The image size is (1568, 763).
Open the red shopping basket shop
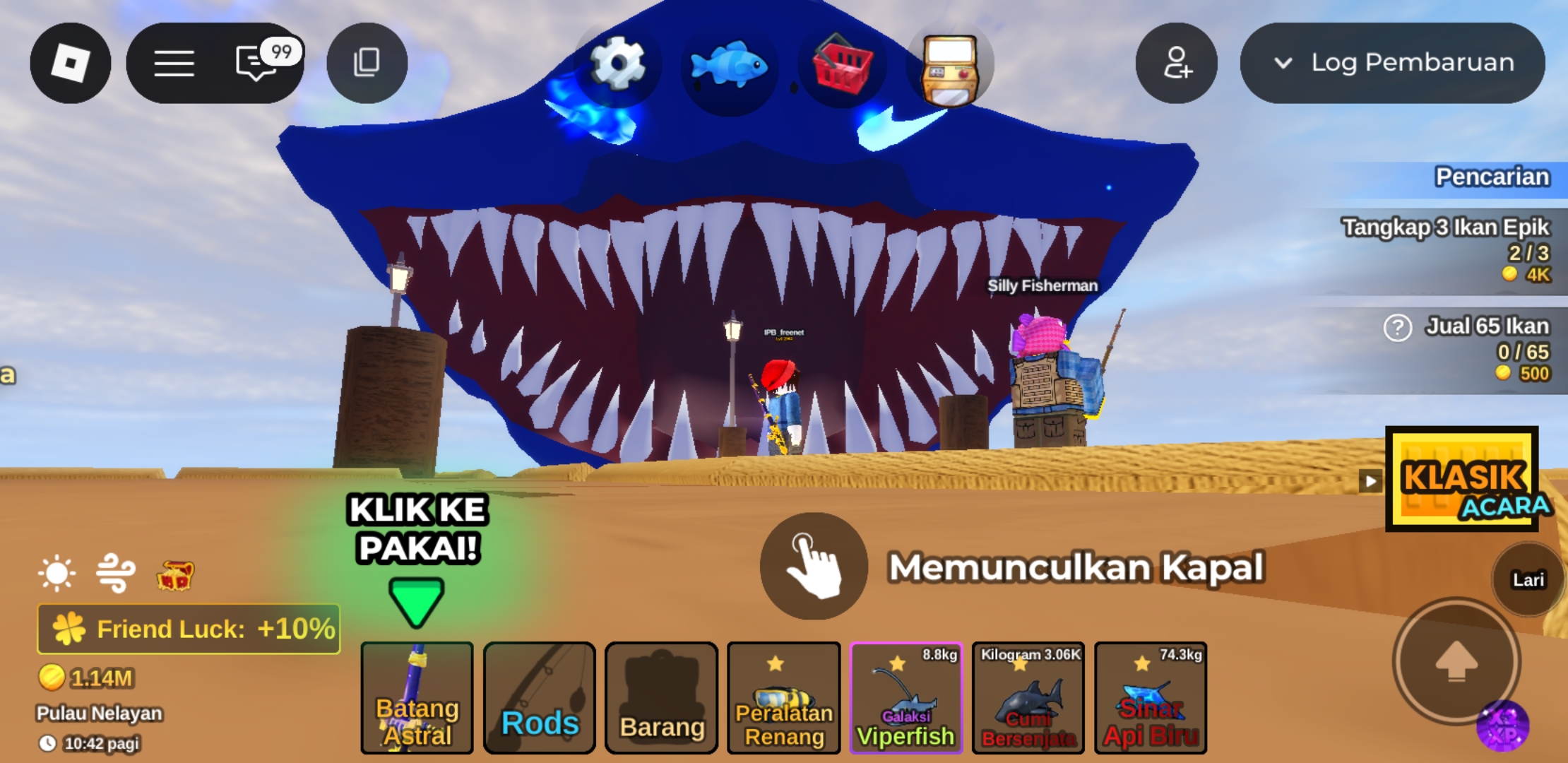pos(842,65)
